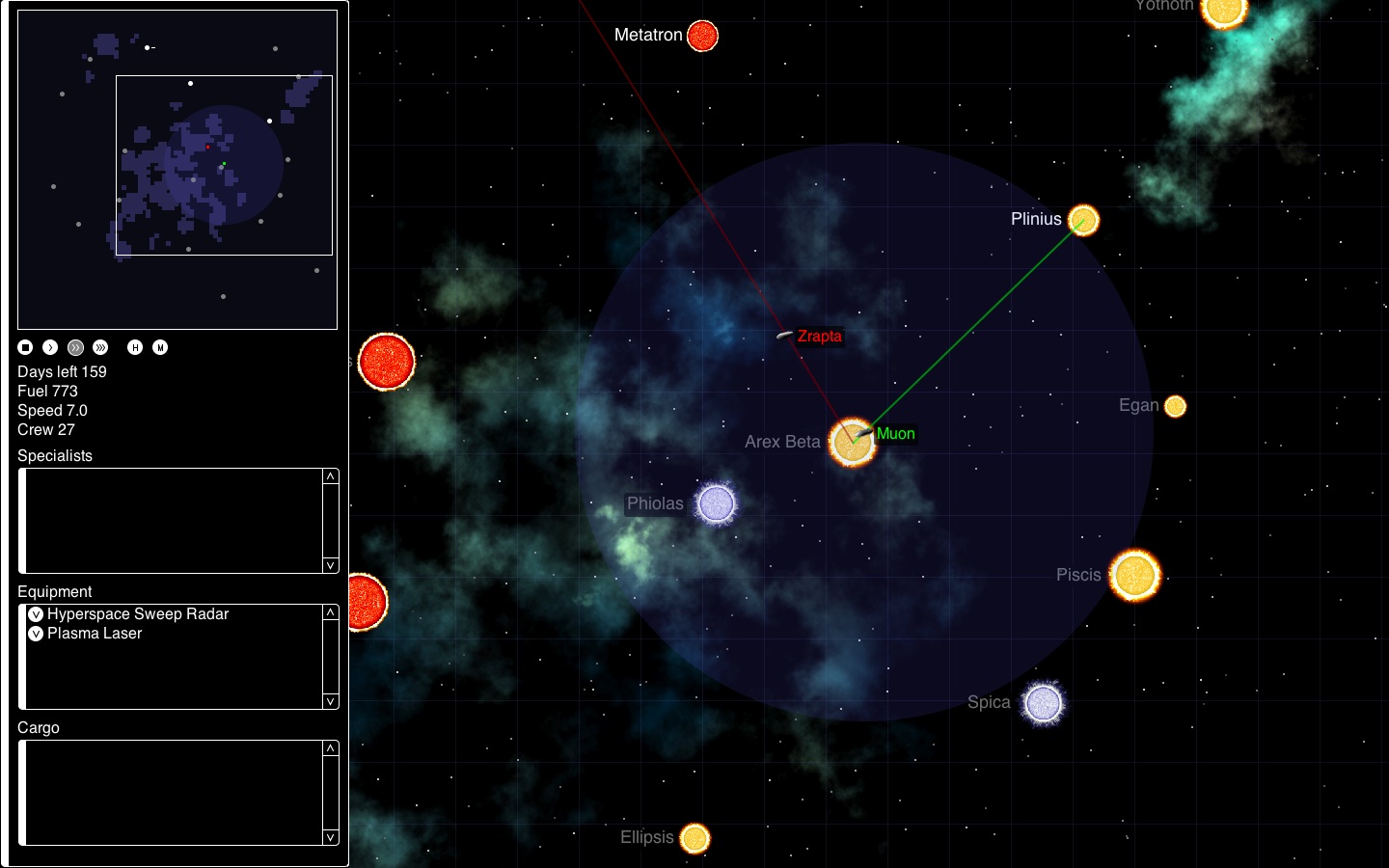
Task: Select the triple-chevron fastest speed icon
Action: [x=99, y=347]
